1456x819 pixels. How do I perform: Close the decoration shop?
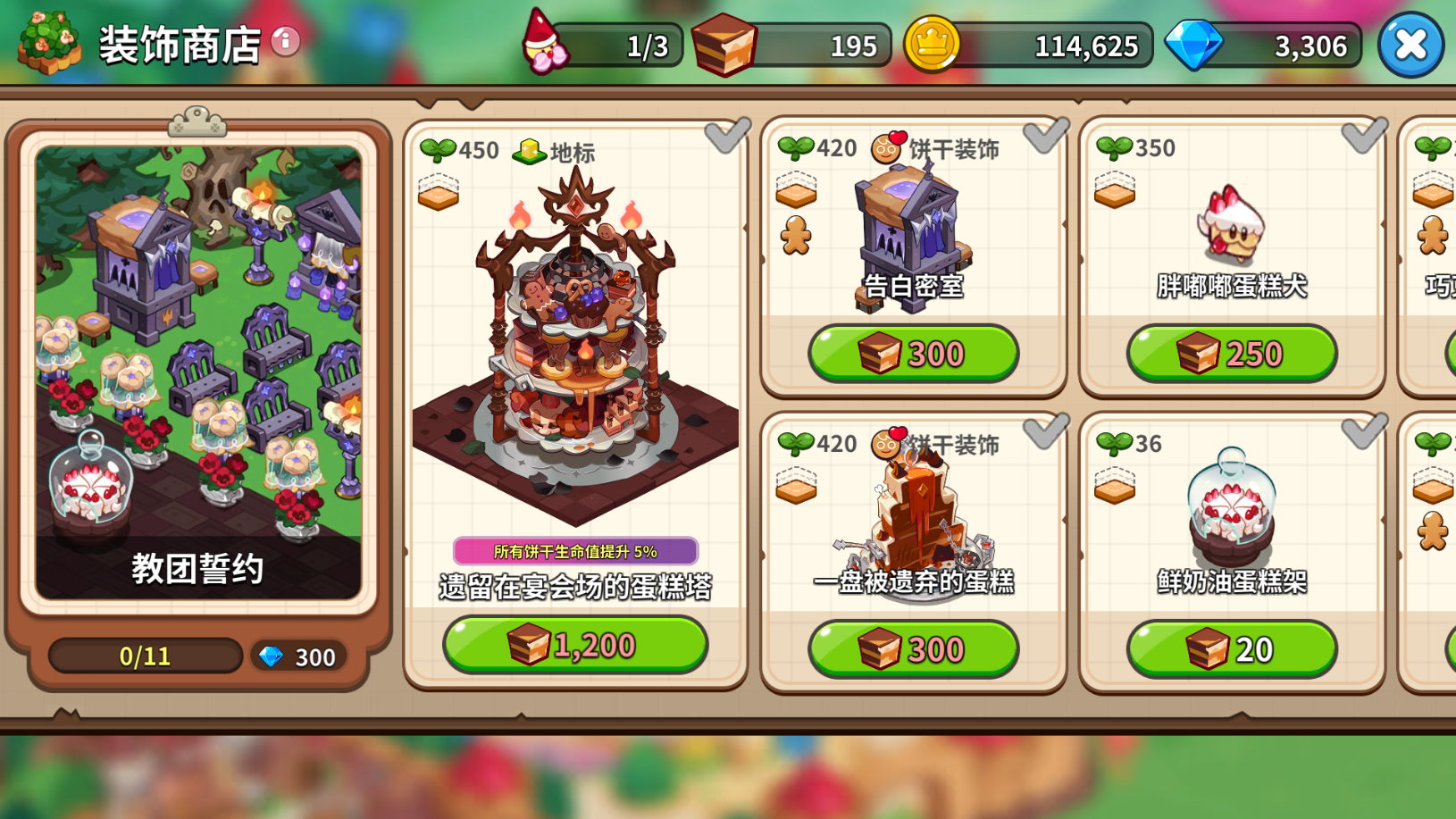1410,45
